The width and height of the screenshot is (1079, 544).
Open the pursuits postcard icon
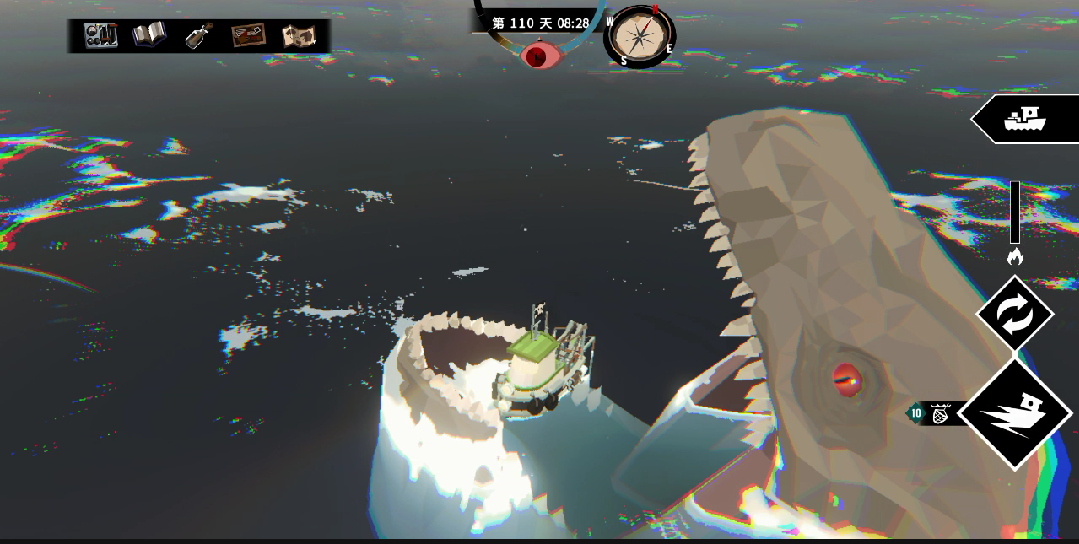coord(247,36)
